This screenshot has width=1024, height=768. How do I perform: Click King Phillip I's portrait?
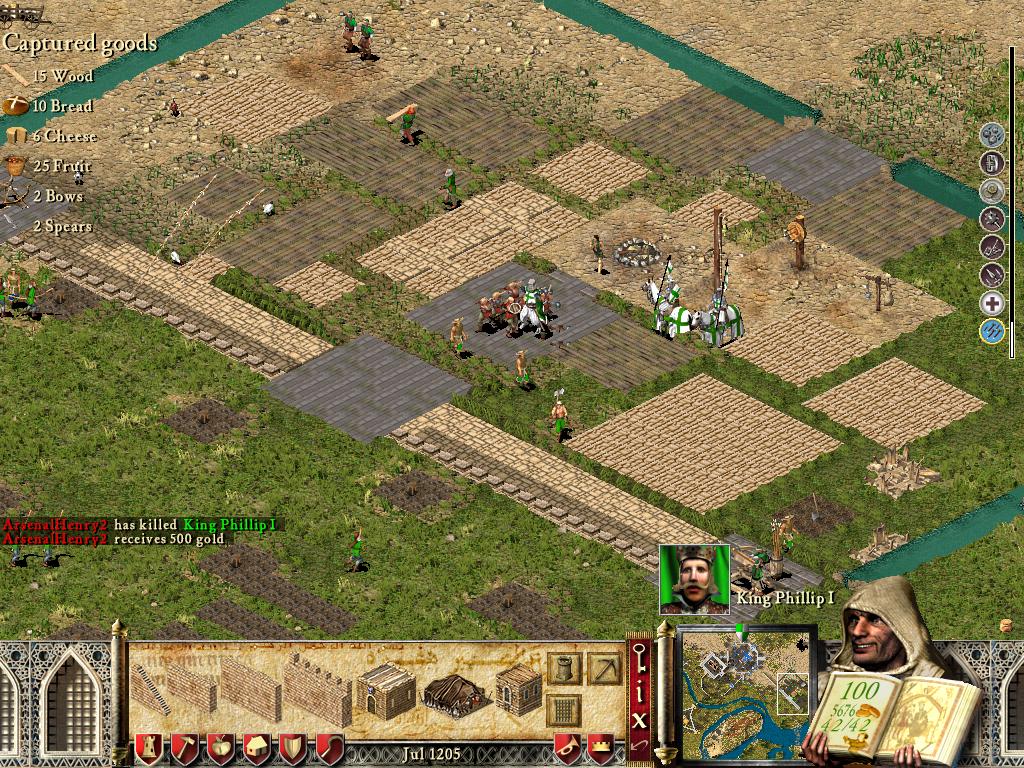coord(693,578)
